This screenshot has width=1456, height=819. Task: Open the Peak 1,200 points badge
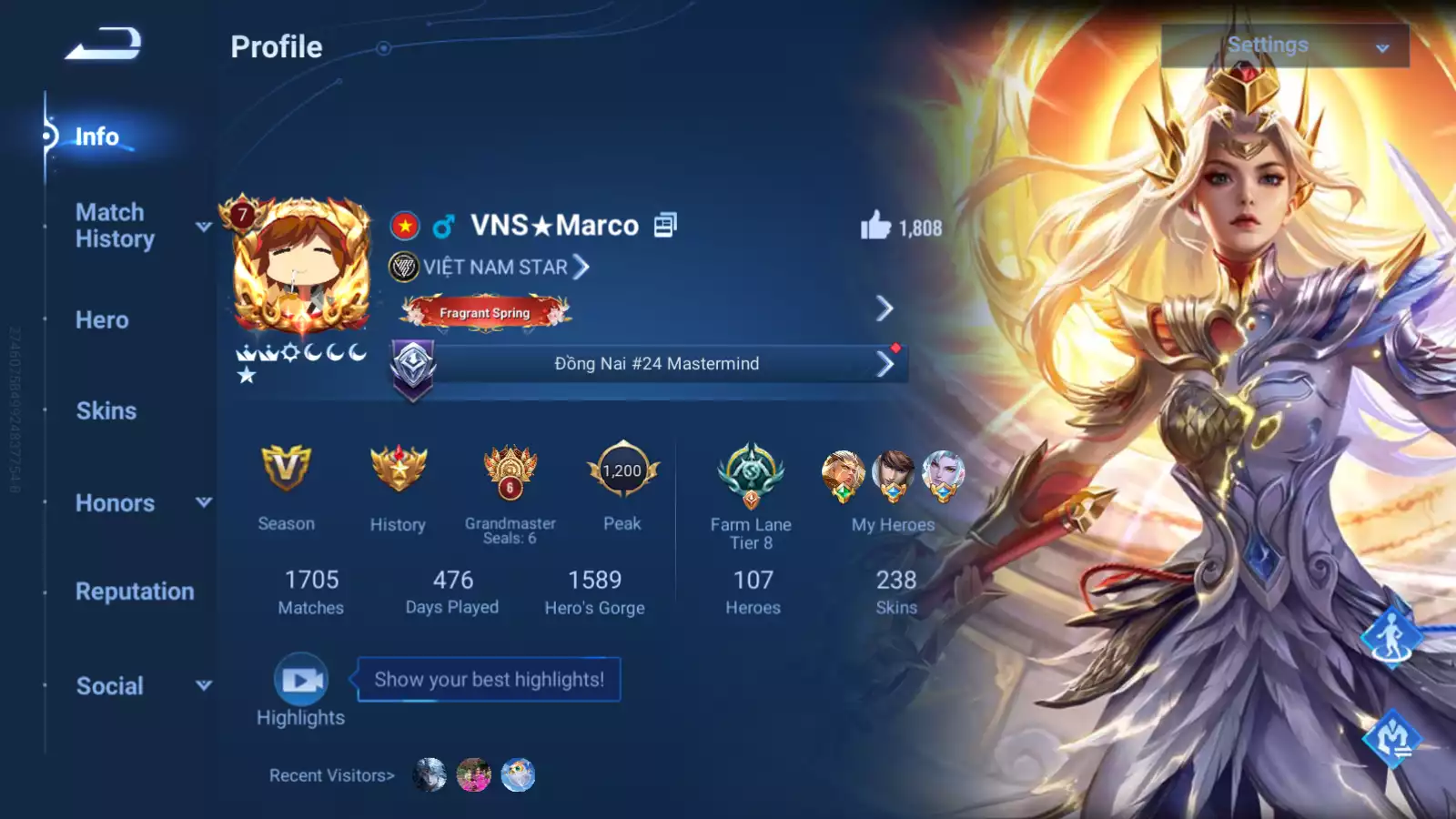(622, 471)
